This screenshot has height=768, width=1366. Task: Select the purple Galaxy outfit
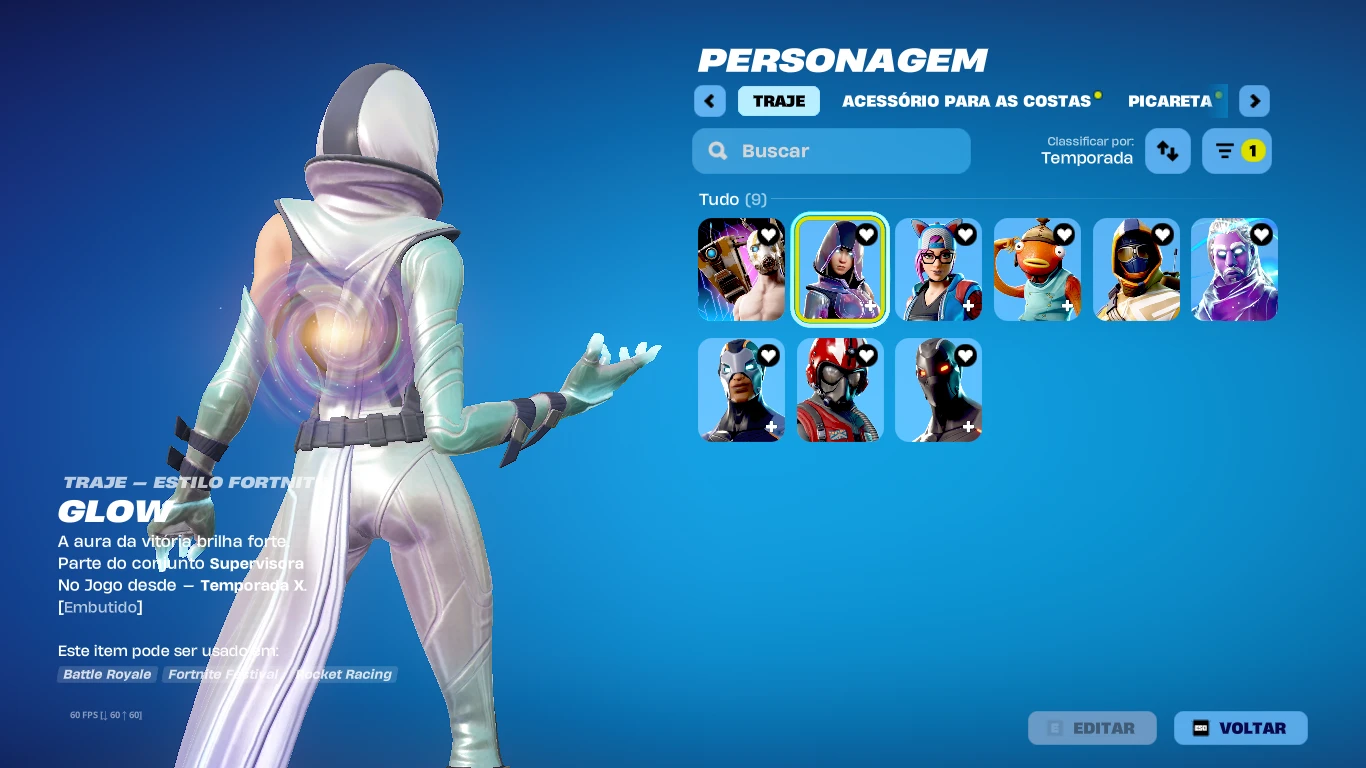coord(1234,270)
